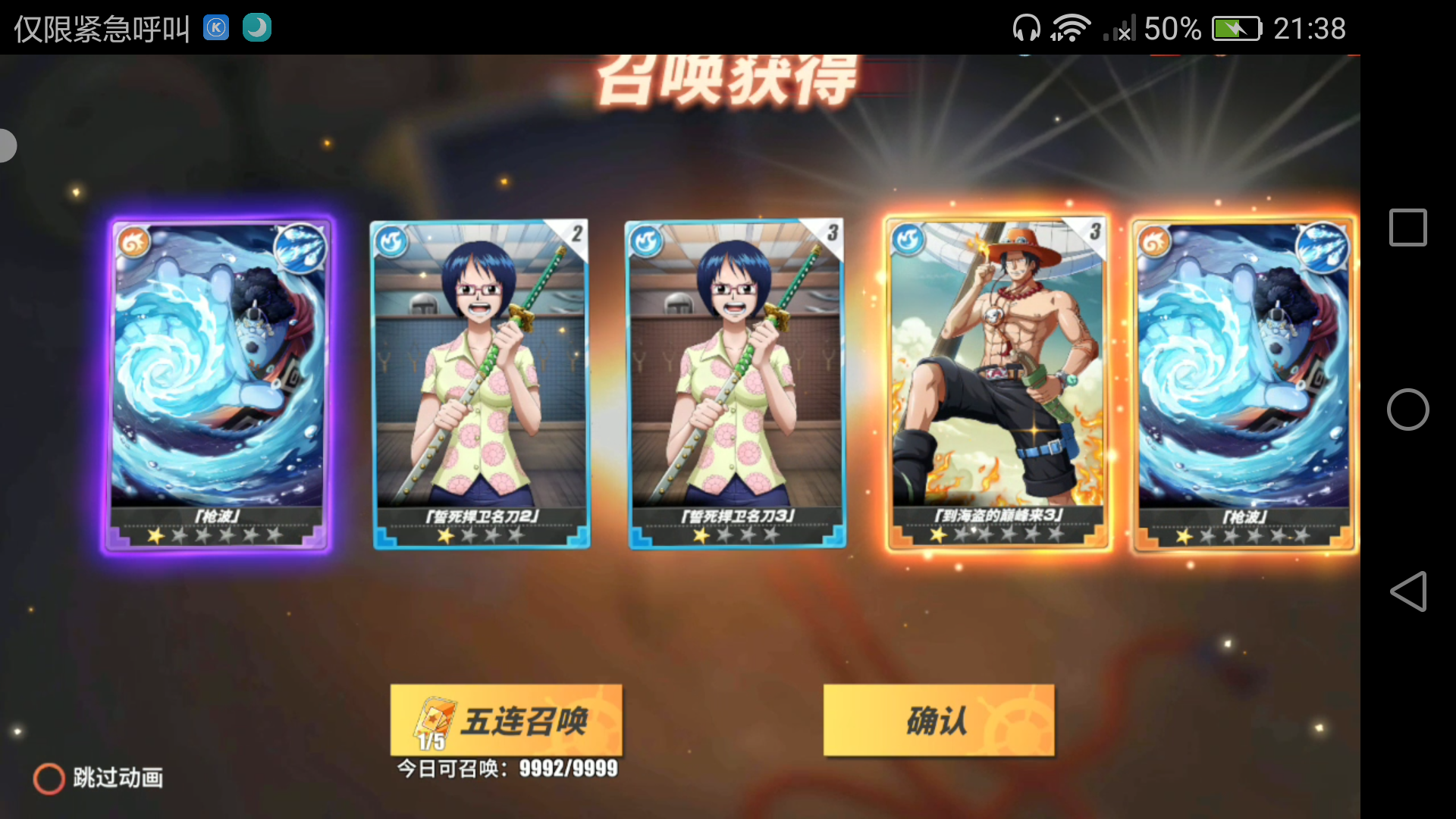The width and height of the screenshot is (1456, 819).
Task: Tap the 今日可召唤 9992/9999 counter text
Action: tap(506, 768)
